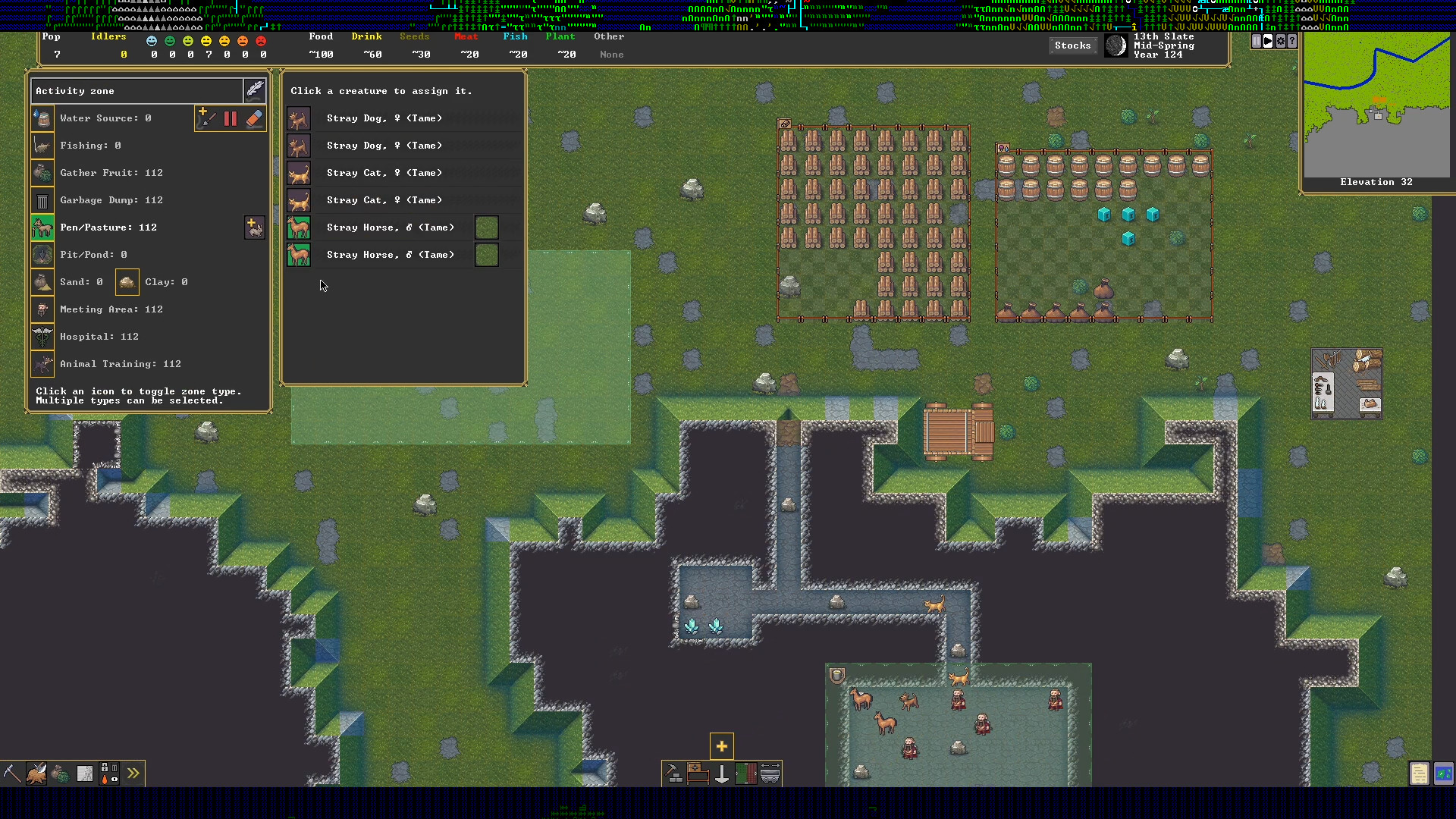This screenshot has height=819, width=1456.
Task: Select the chop trees tool
Action: 36,773
